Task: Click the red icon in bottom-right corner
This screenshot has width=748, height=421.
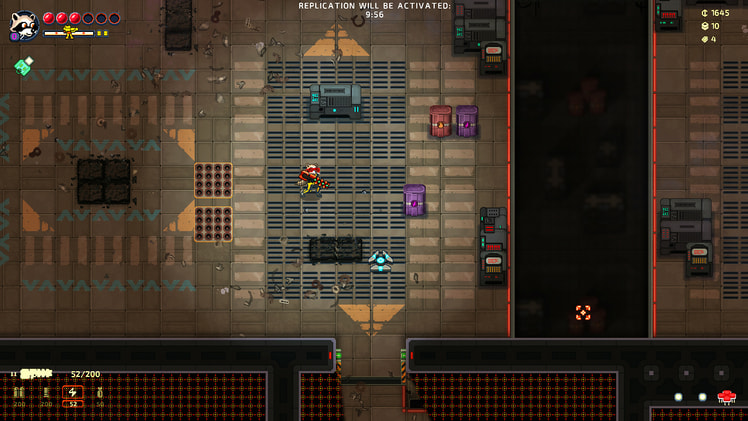Action: click(727, 397)
